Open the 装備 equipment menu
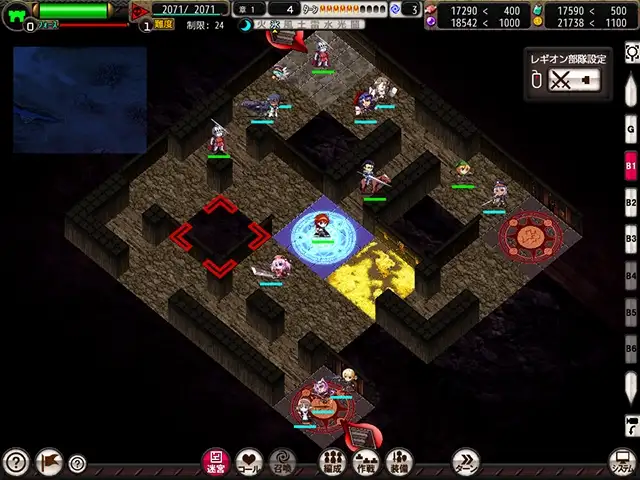The width and height of the screenshot is (640, 480). pyautogui.click(x=399, y=461)
